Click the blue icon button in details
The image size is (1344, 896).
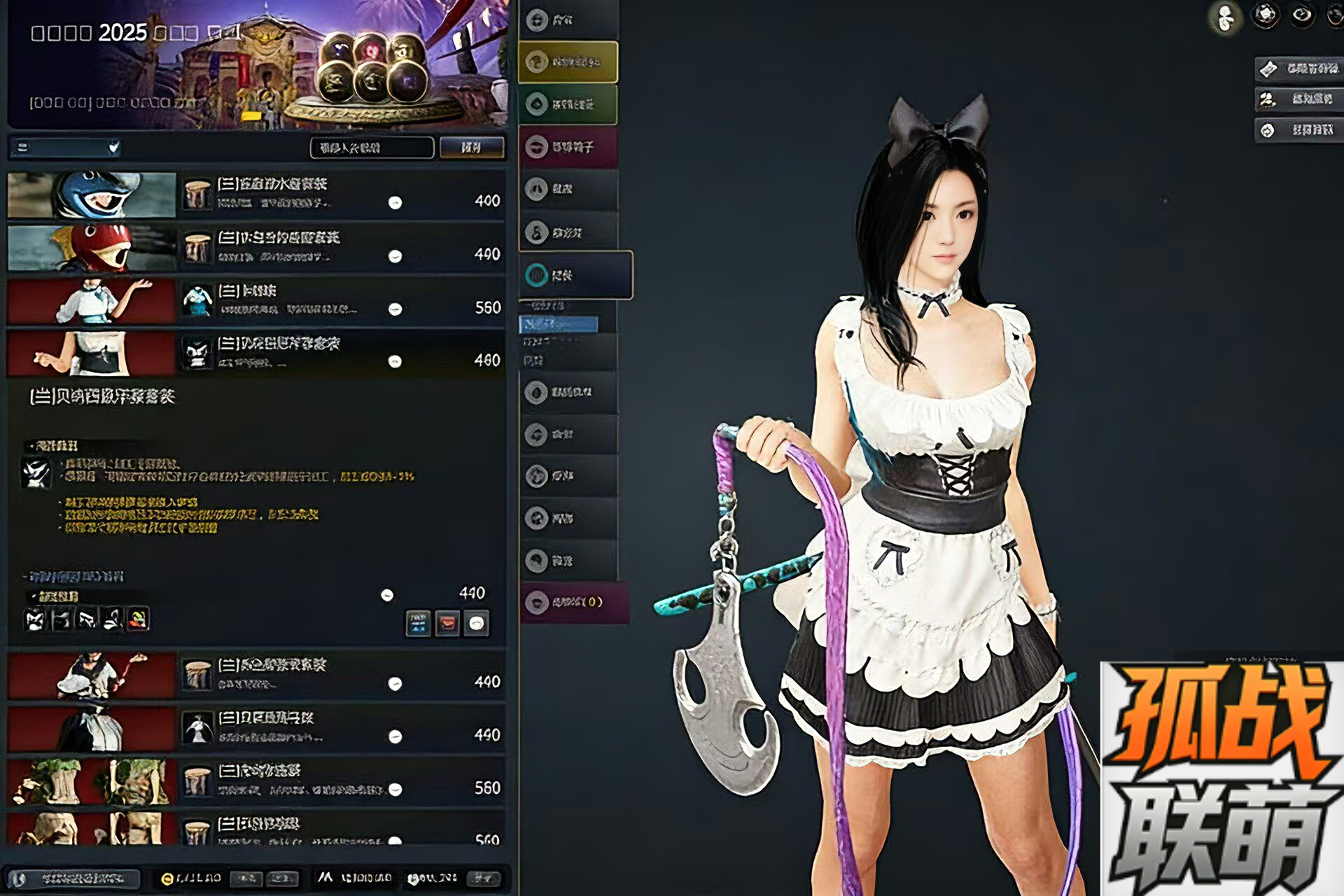coord(418,623)
